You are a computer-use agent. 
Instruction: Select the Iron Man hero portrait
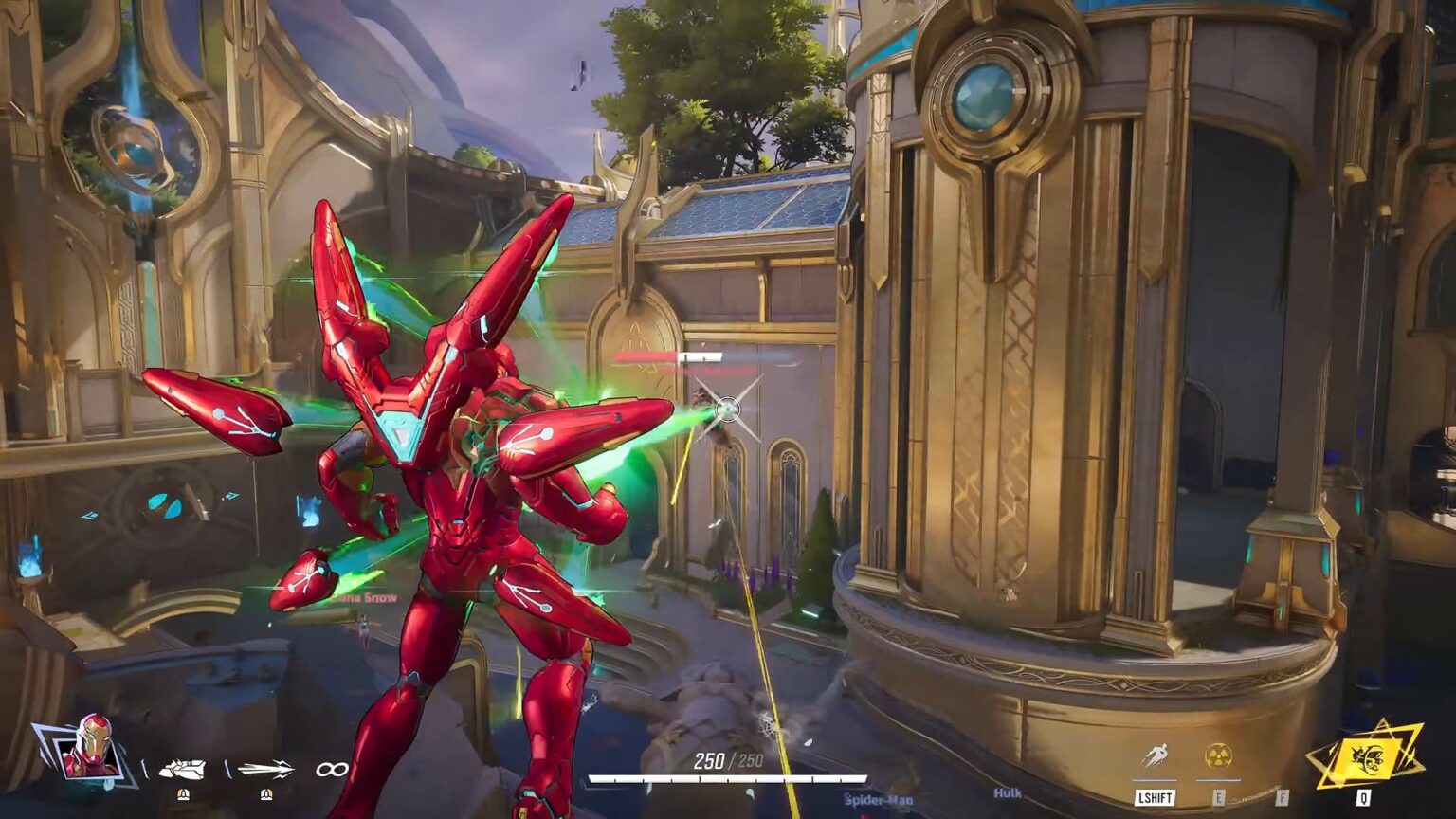click(x=90, y=749)
